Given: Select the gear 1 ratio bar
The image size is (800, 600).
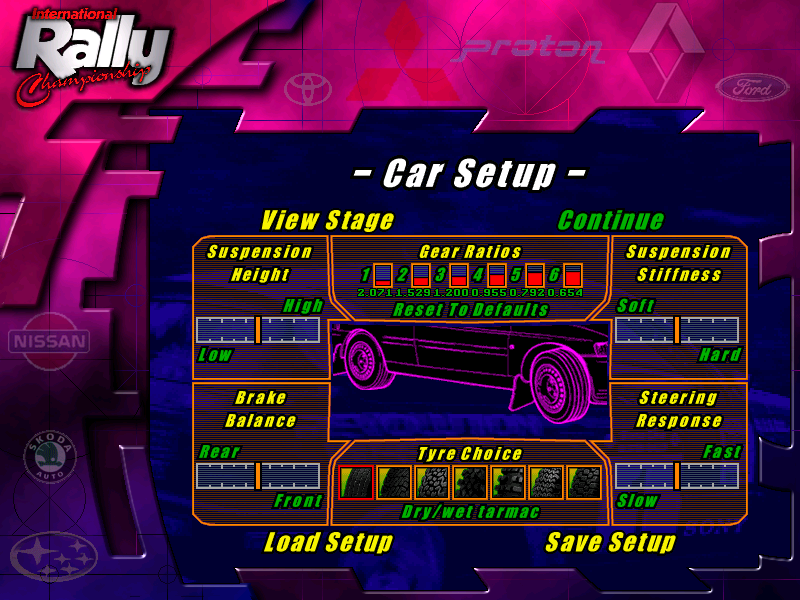Looking at the screenshot, I should click(x=383, y=275).
